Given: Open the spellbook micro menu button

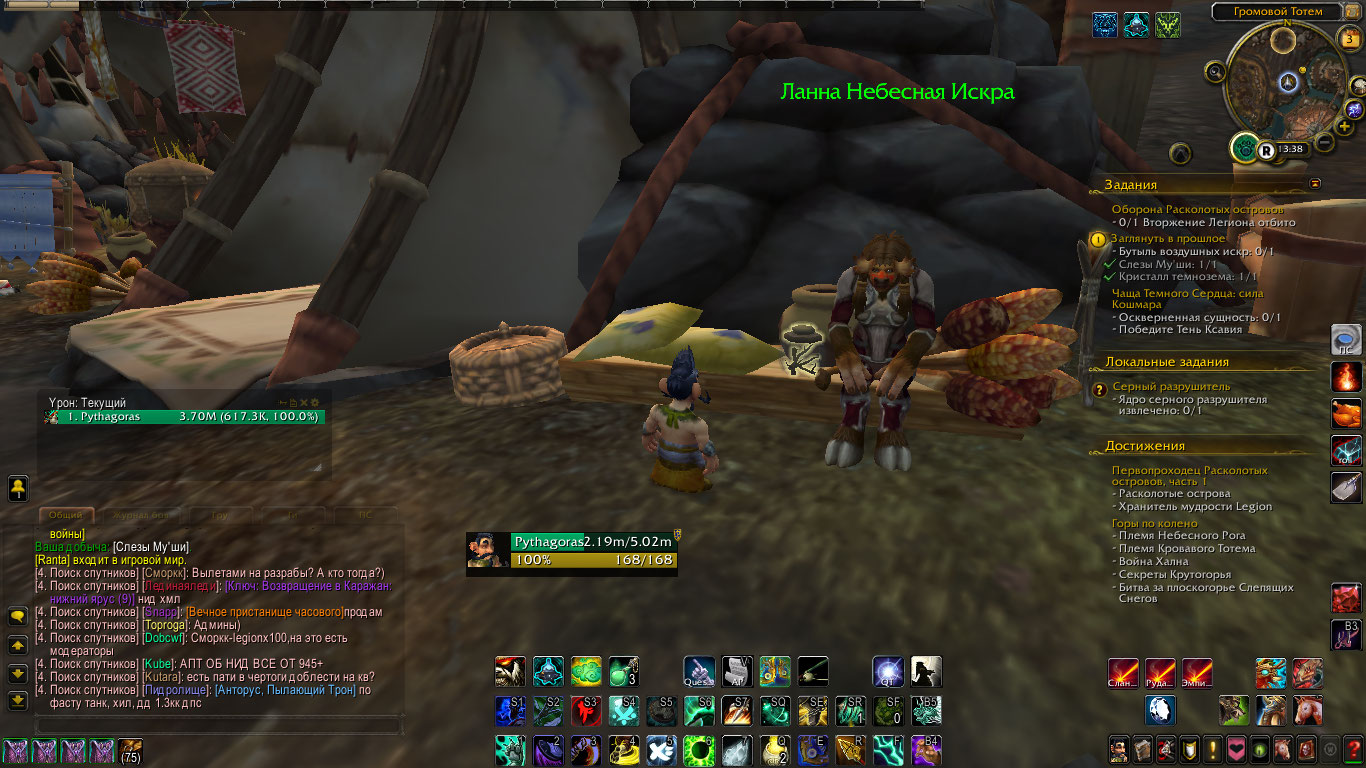Looking at the screenshot, I should point(1143,749).
